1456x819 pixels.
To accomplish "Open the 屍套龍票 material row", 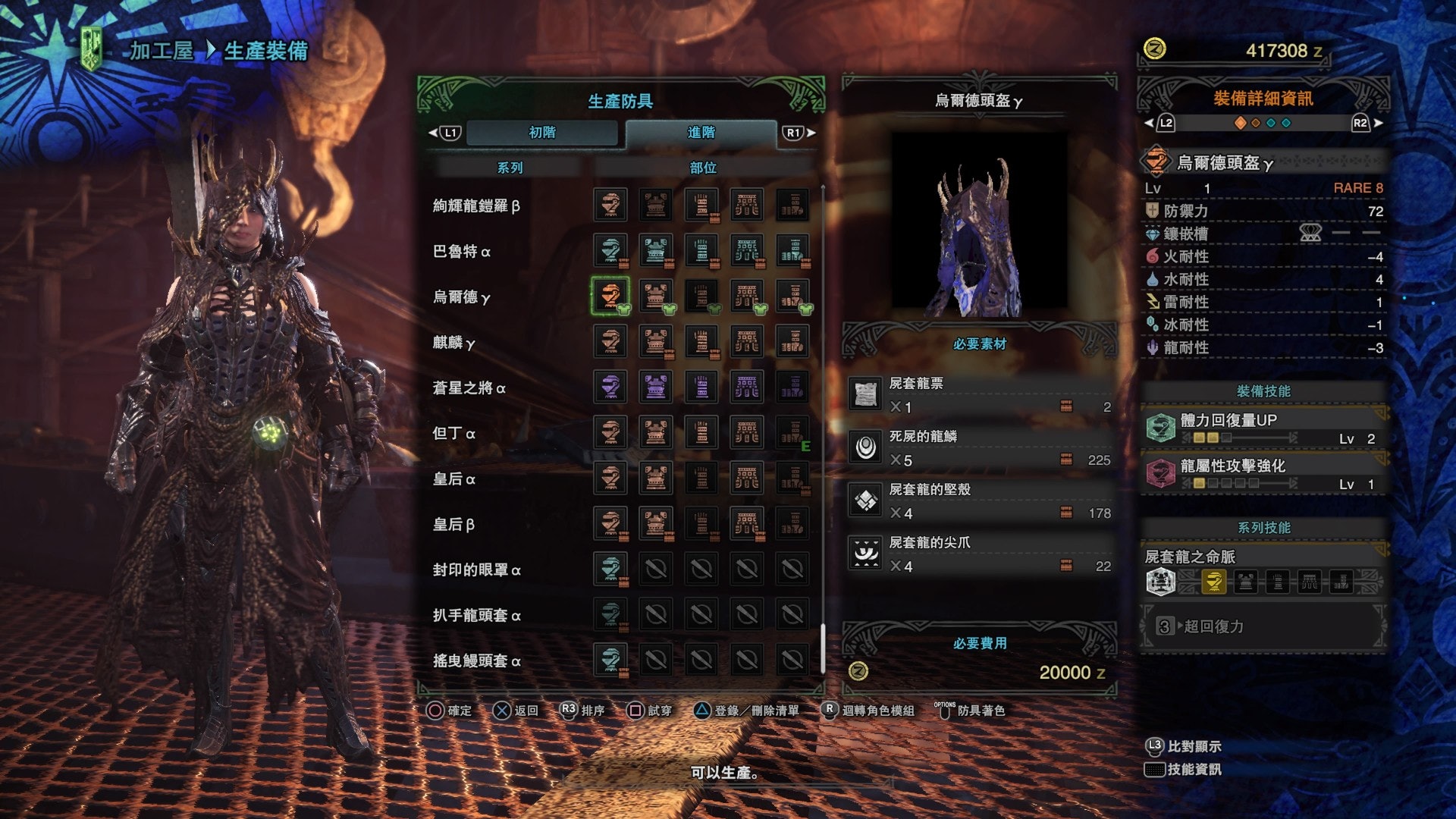I will point(980,395).
